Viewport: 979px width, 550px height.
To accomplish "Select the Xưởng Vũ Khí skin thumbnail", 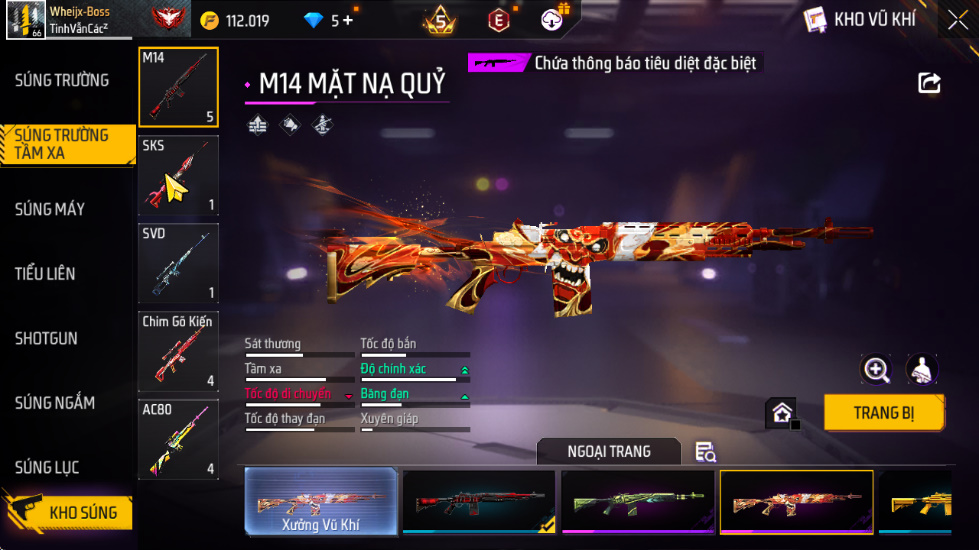I will (x=321, y=501).
